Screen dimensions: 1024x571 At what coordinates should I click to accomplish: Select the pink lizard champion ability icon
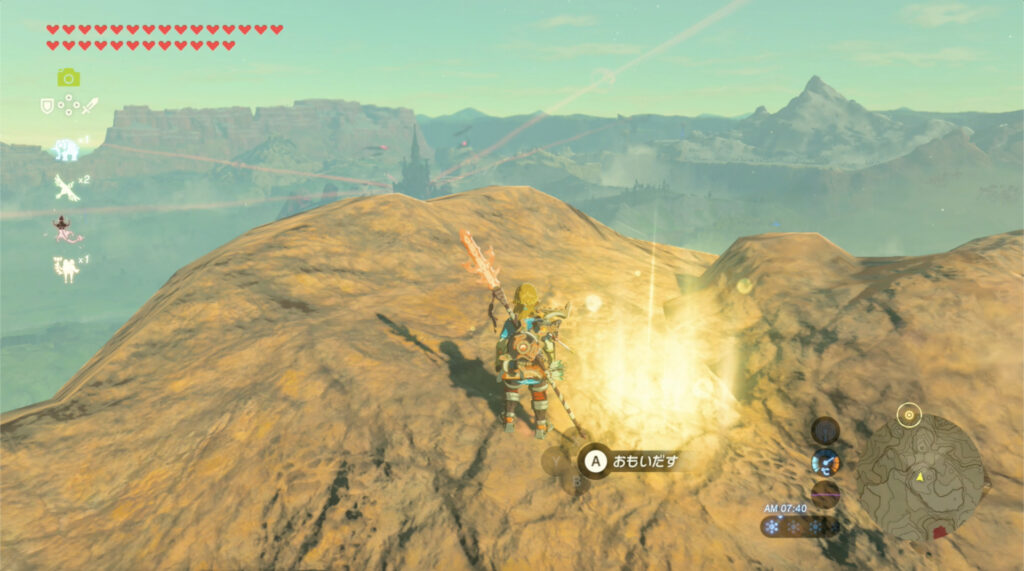point(68,229)
